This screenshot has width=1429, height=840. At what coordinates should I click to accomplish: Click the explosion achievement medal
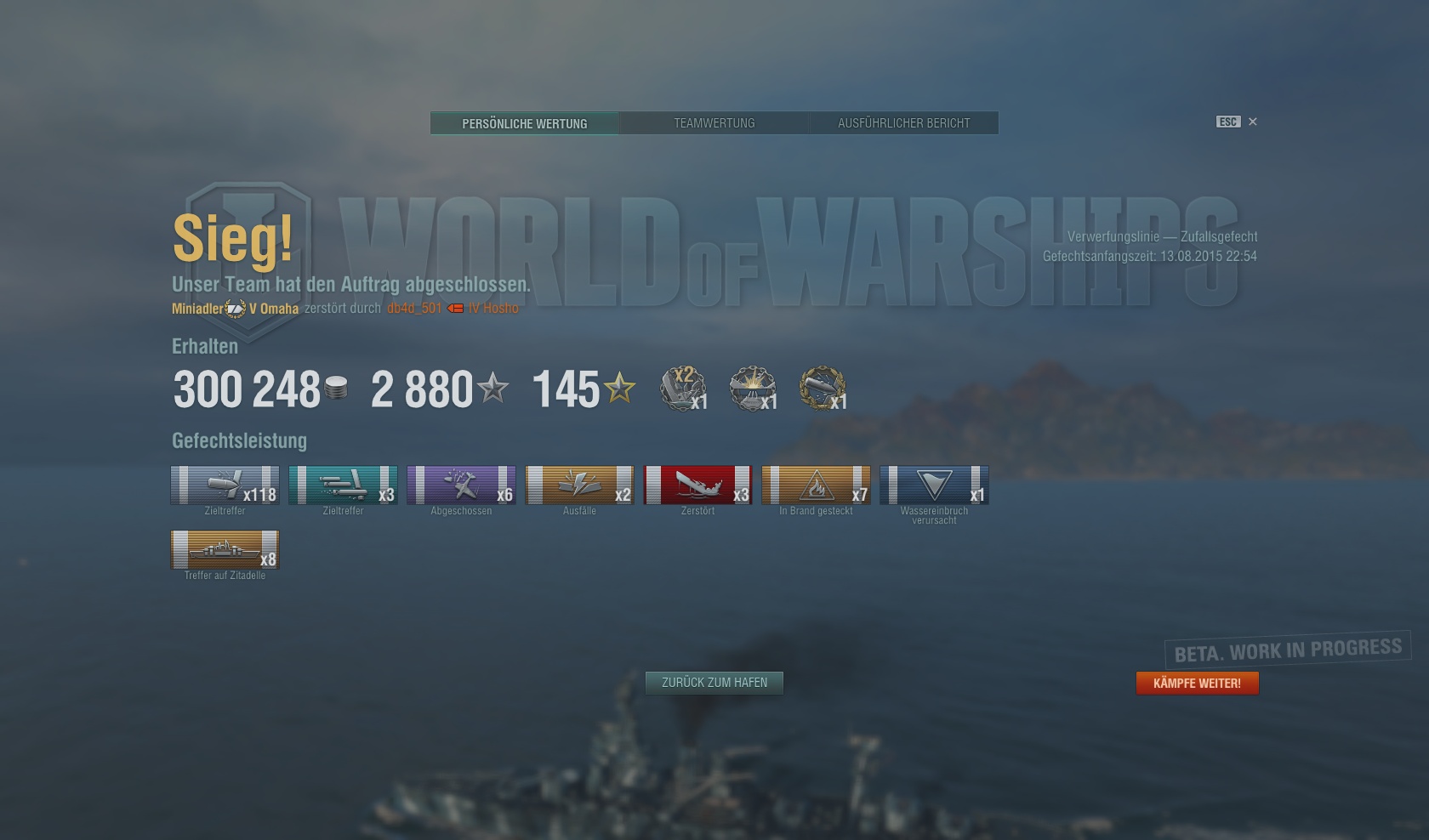[750, 389]
